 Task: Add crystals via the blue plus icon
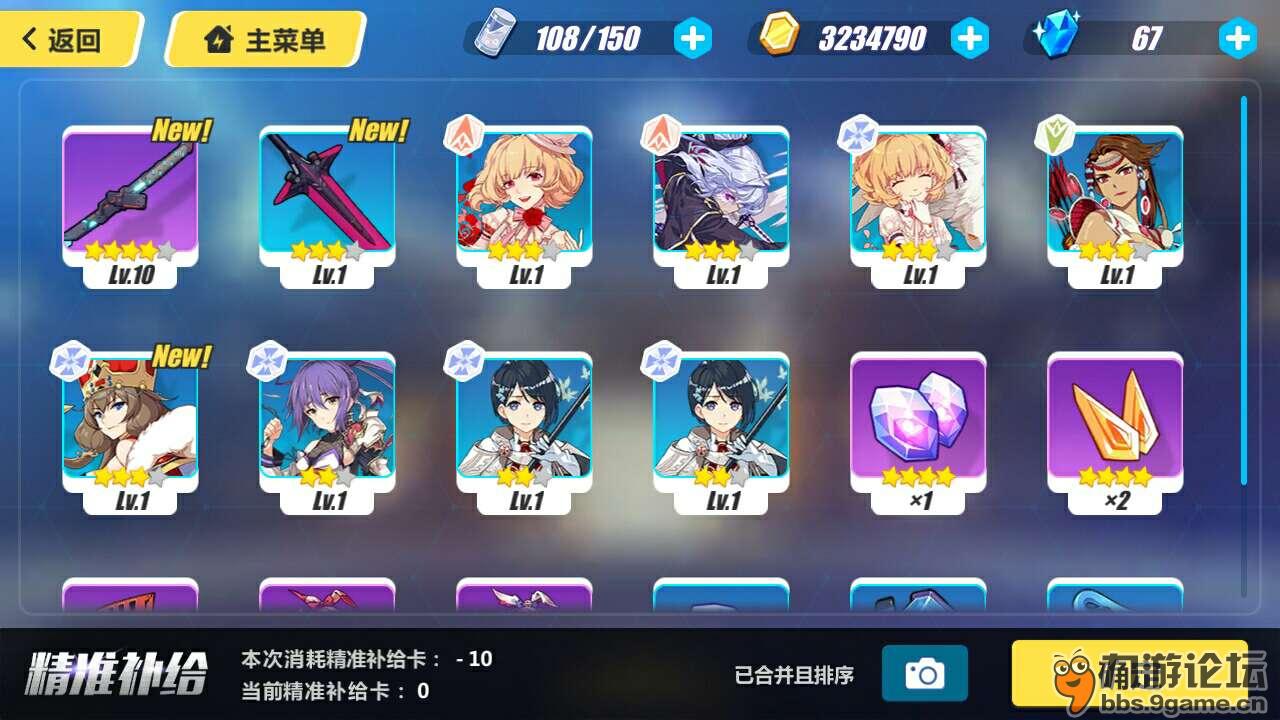[x=1237, y=37]
